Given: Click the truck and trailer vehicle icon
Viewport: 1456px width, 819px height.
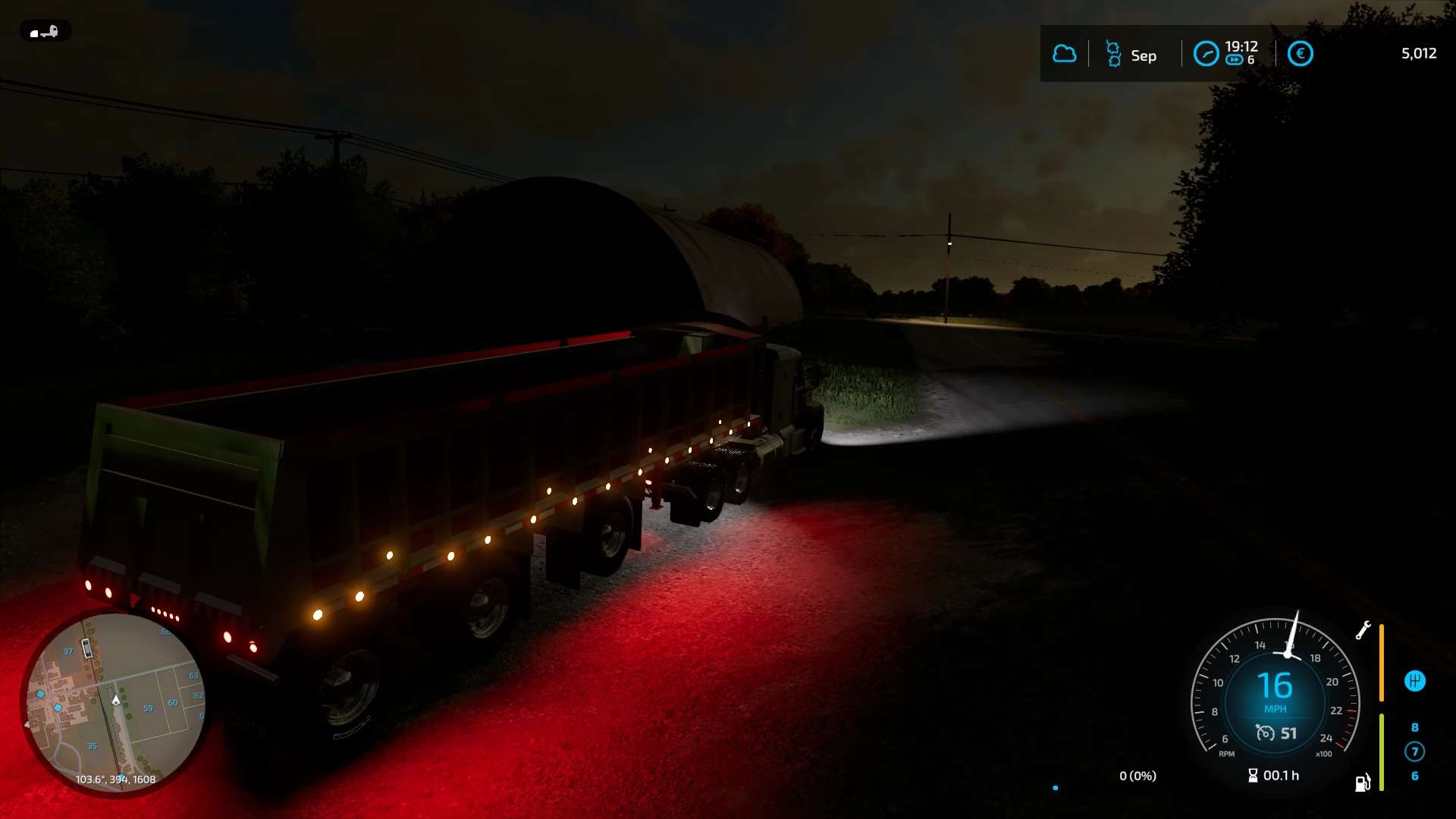Looking at the screenshot, I should click(x=44, y=31).
